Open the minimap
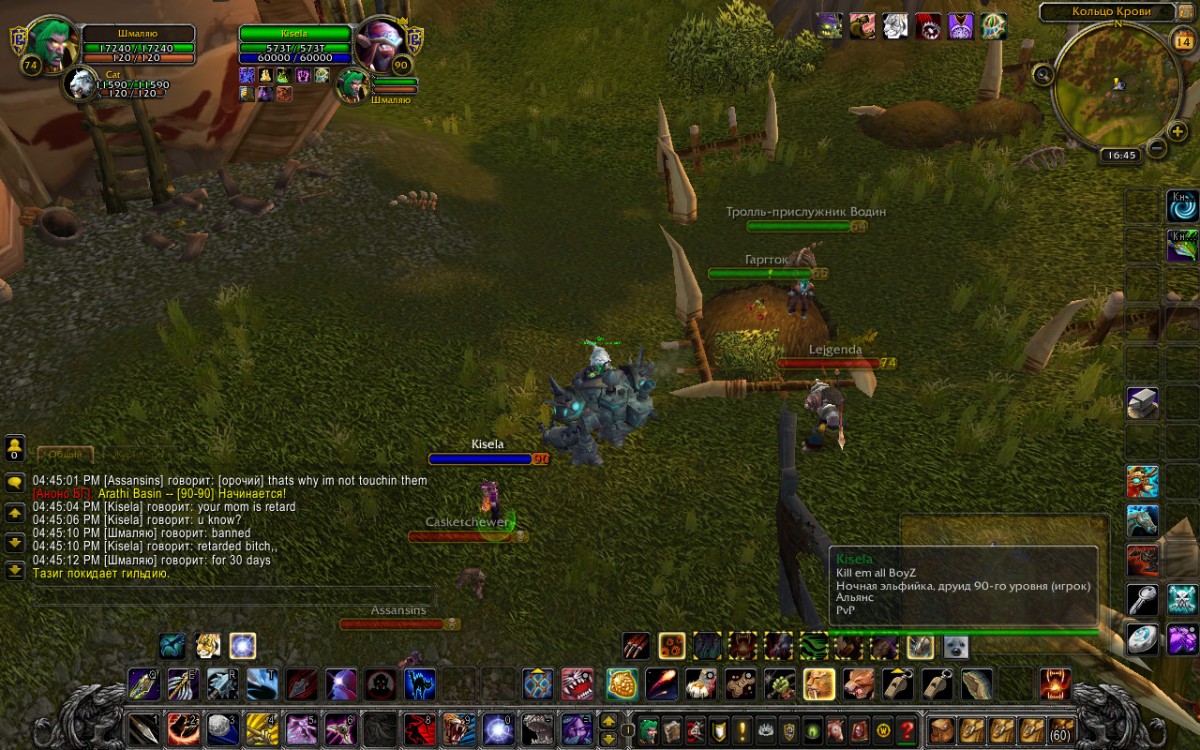1200x750 pixels. pyautogui.click(x=1110, y=83)
